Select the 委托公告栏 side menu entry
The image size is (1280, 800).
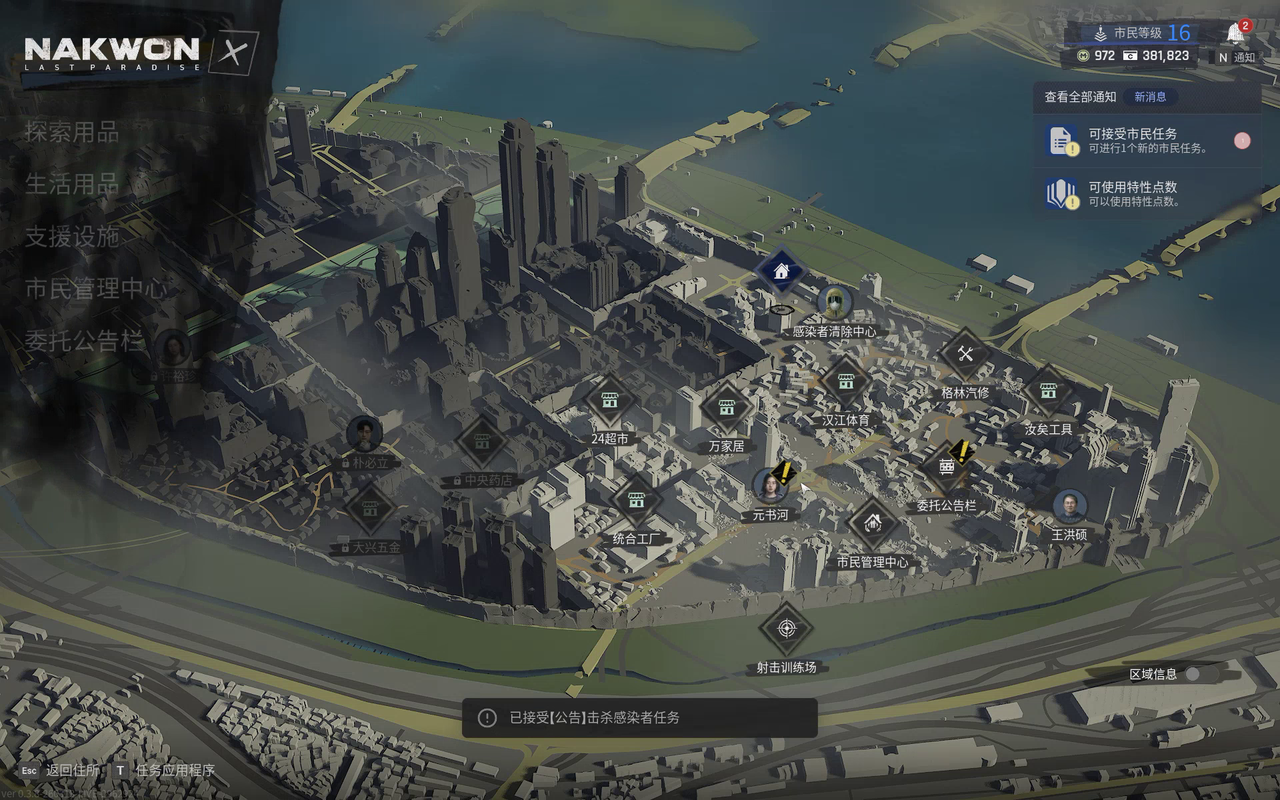(85, 341)
